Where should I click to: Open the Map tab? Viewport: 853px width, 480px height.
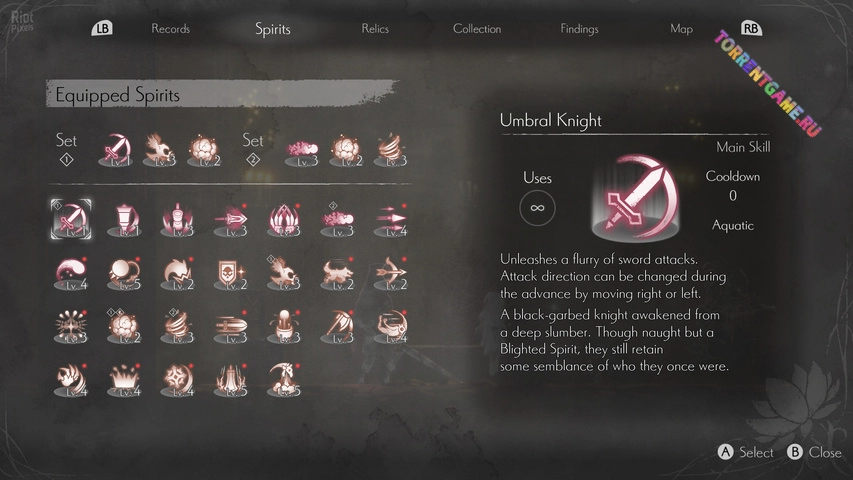(681, 29)
